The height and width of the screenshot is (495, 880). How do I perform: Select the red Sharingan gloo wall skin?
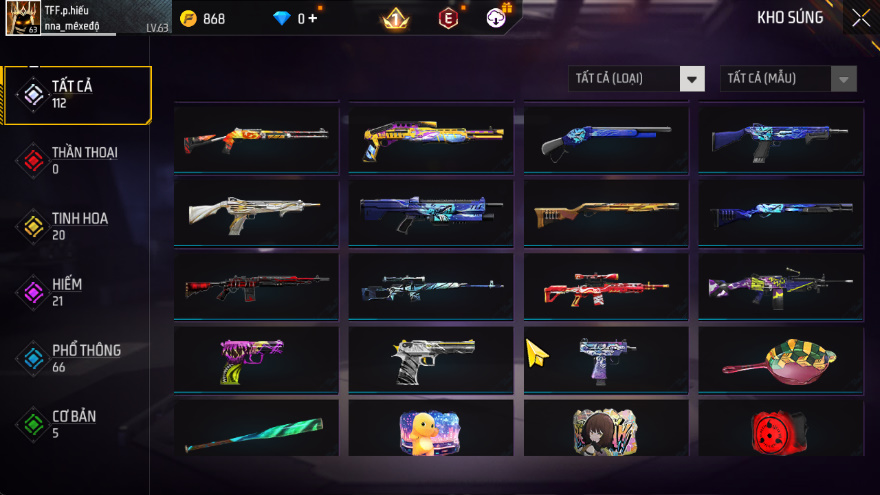779,429
